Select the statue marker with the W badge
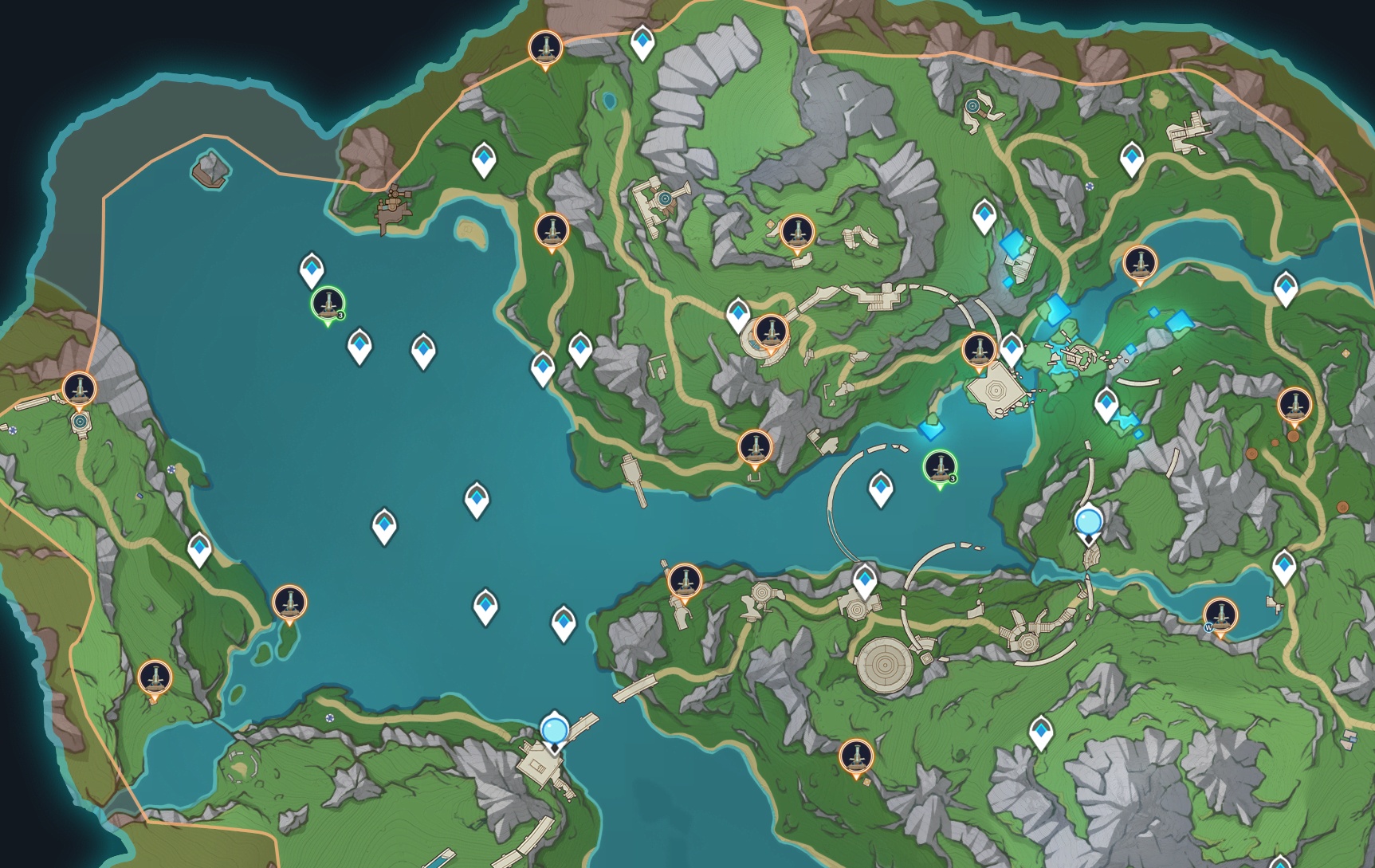The image size is (1375, 868). pos(1220,615)
